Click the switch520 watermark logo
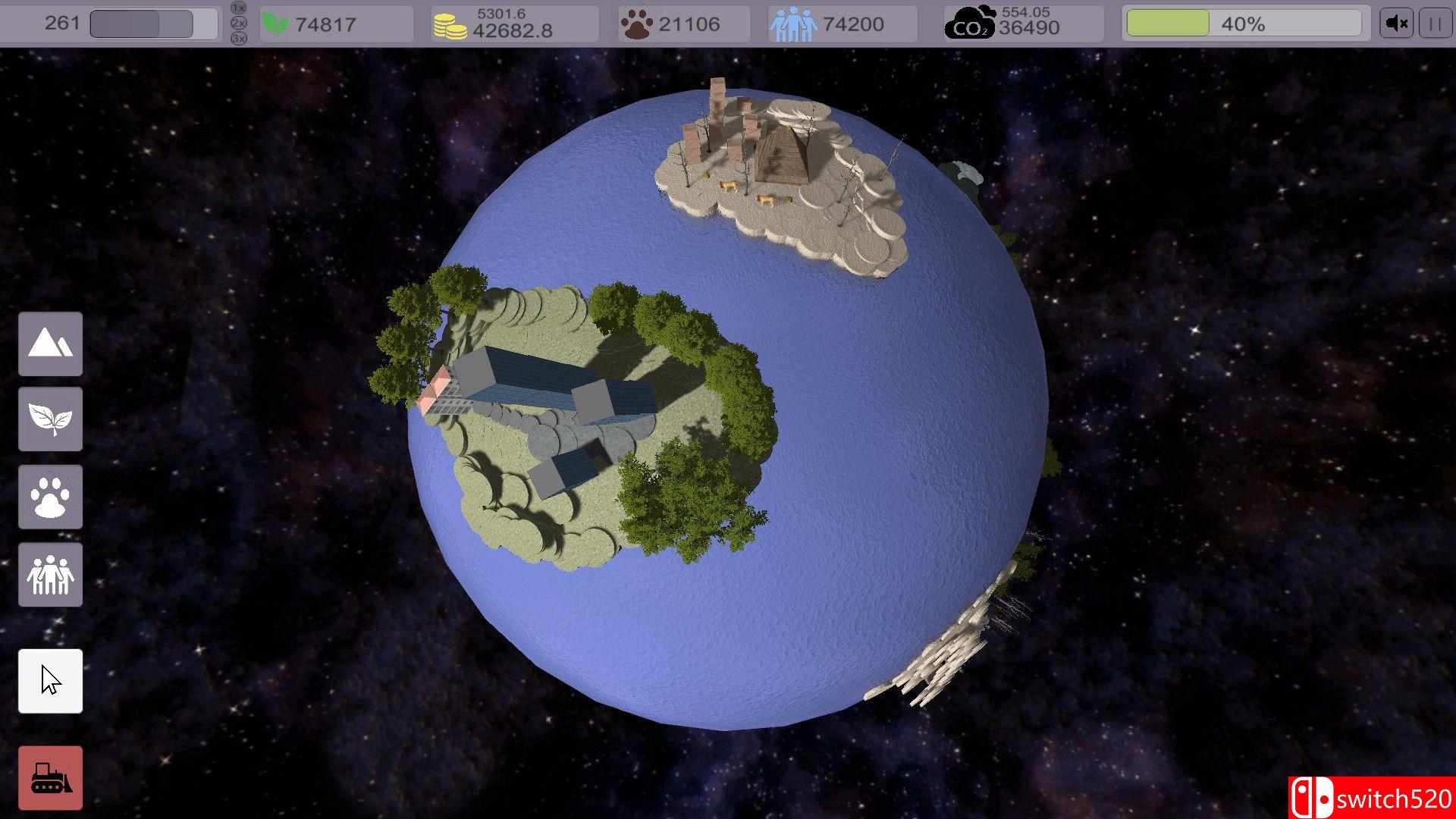1456x819 pixels. click(x=1373, y=798)
